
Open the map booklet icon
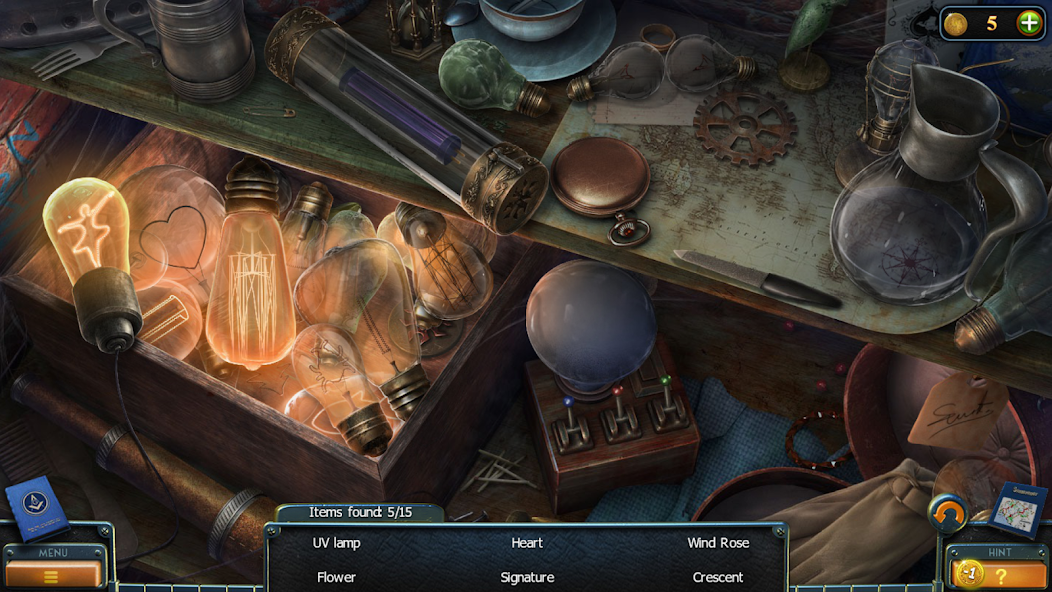(1018, 509)
